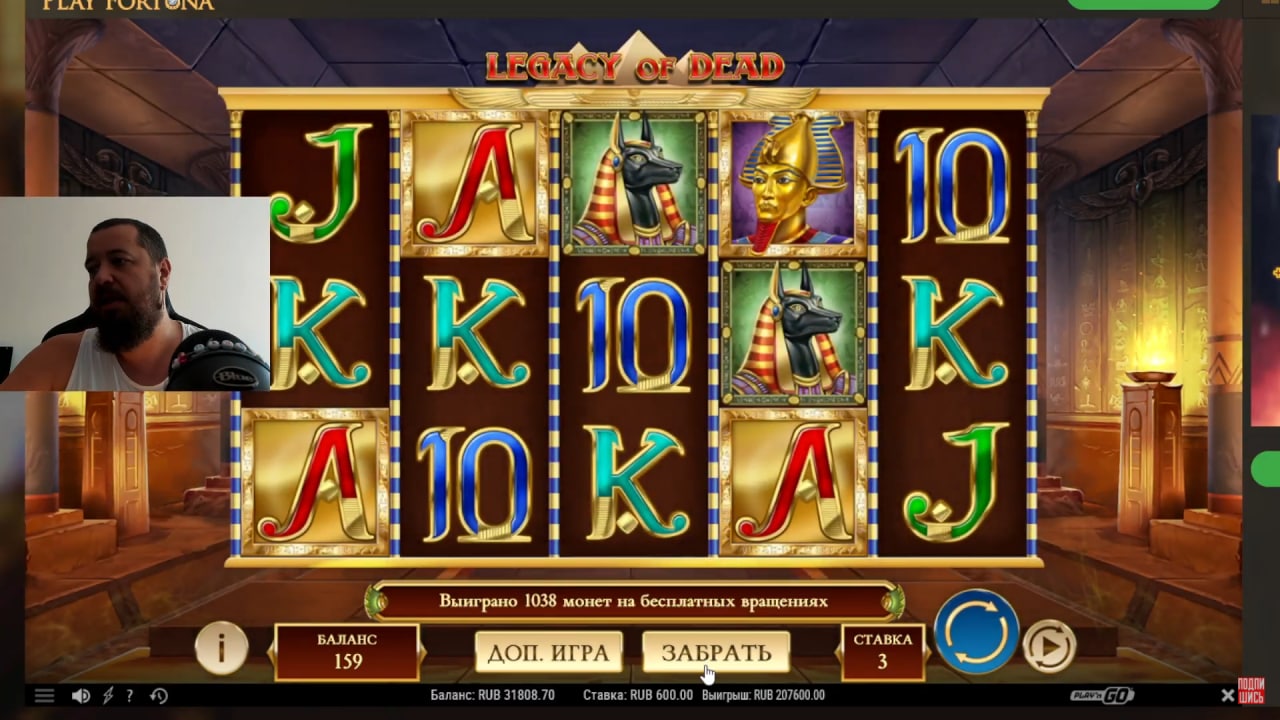
Task: Collect winnings with the ЗАБРАТЬ button
Action: [716, 652]
